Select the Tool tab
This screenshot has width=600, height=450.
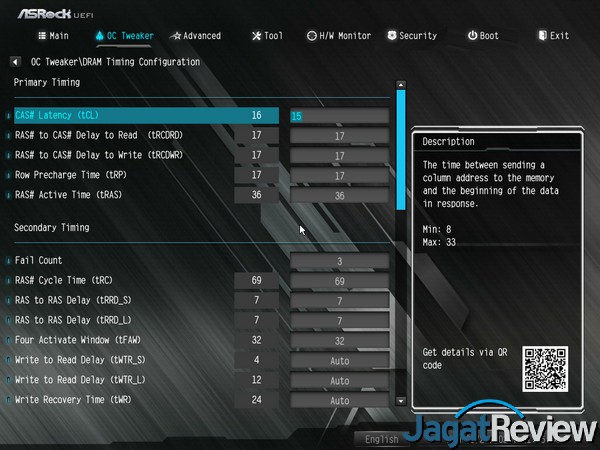pyautogui.click(x=266, y=36)
